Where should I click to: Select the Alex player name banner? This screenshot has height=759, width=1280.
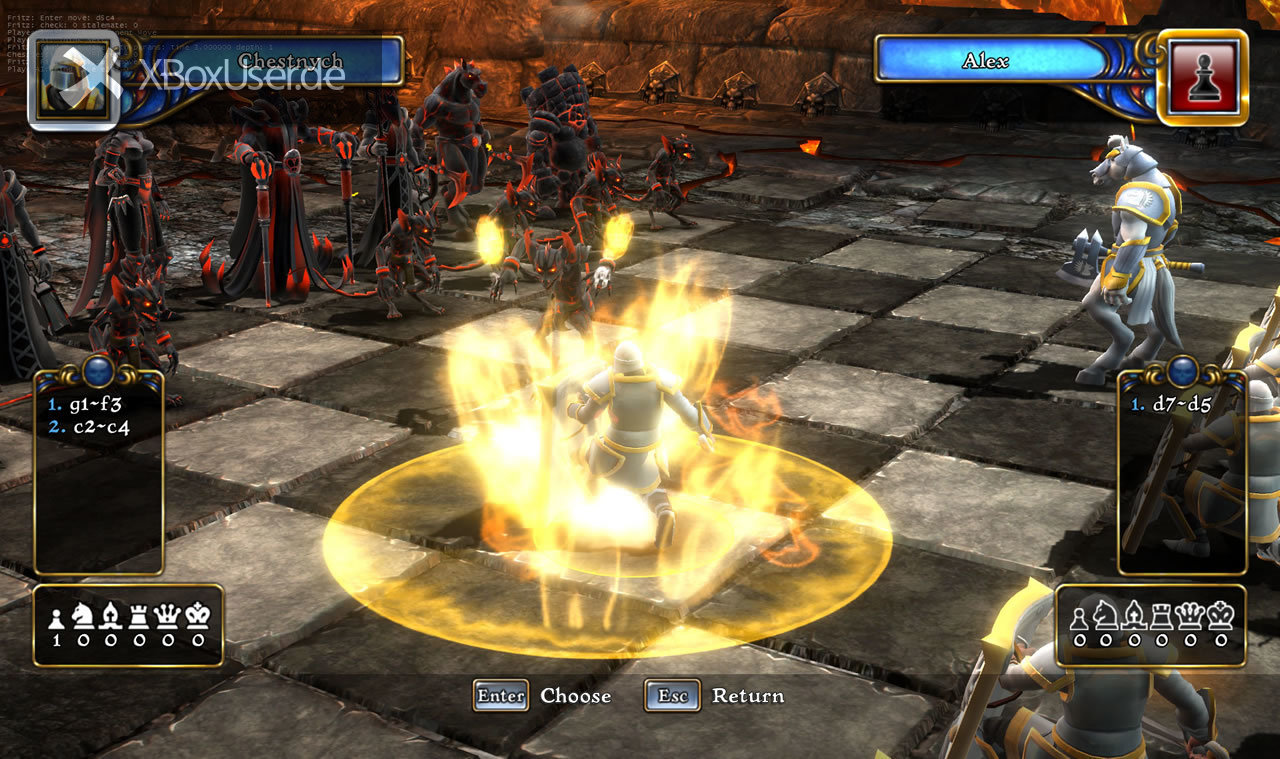(x=985, y=61)
